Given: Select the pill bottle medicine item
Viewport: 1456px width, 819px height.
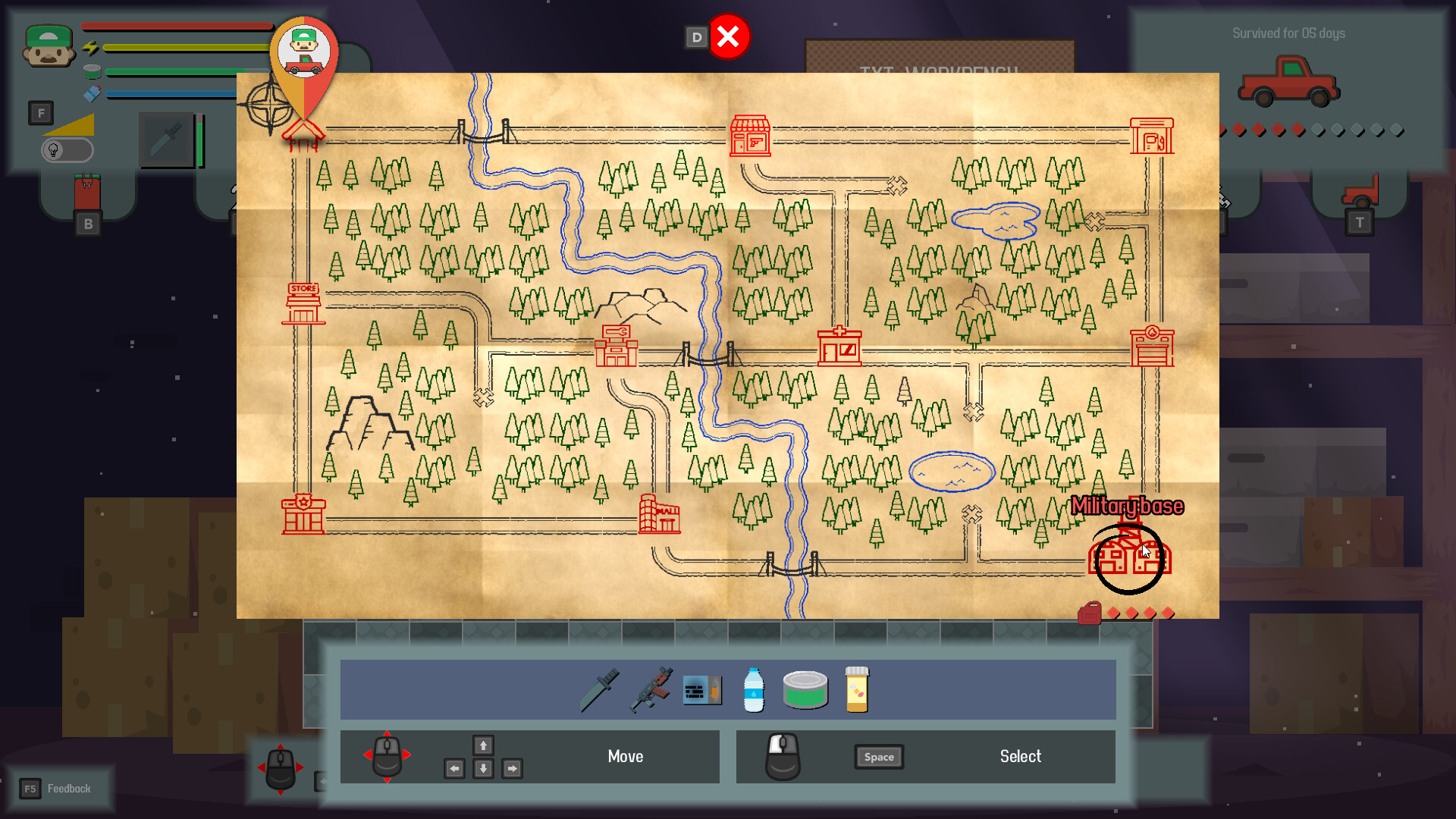Looking at the screenshot, I should 855,690.
